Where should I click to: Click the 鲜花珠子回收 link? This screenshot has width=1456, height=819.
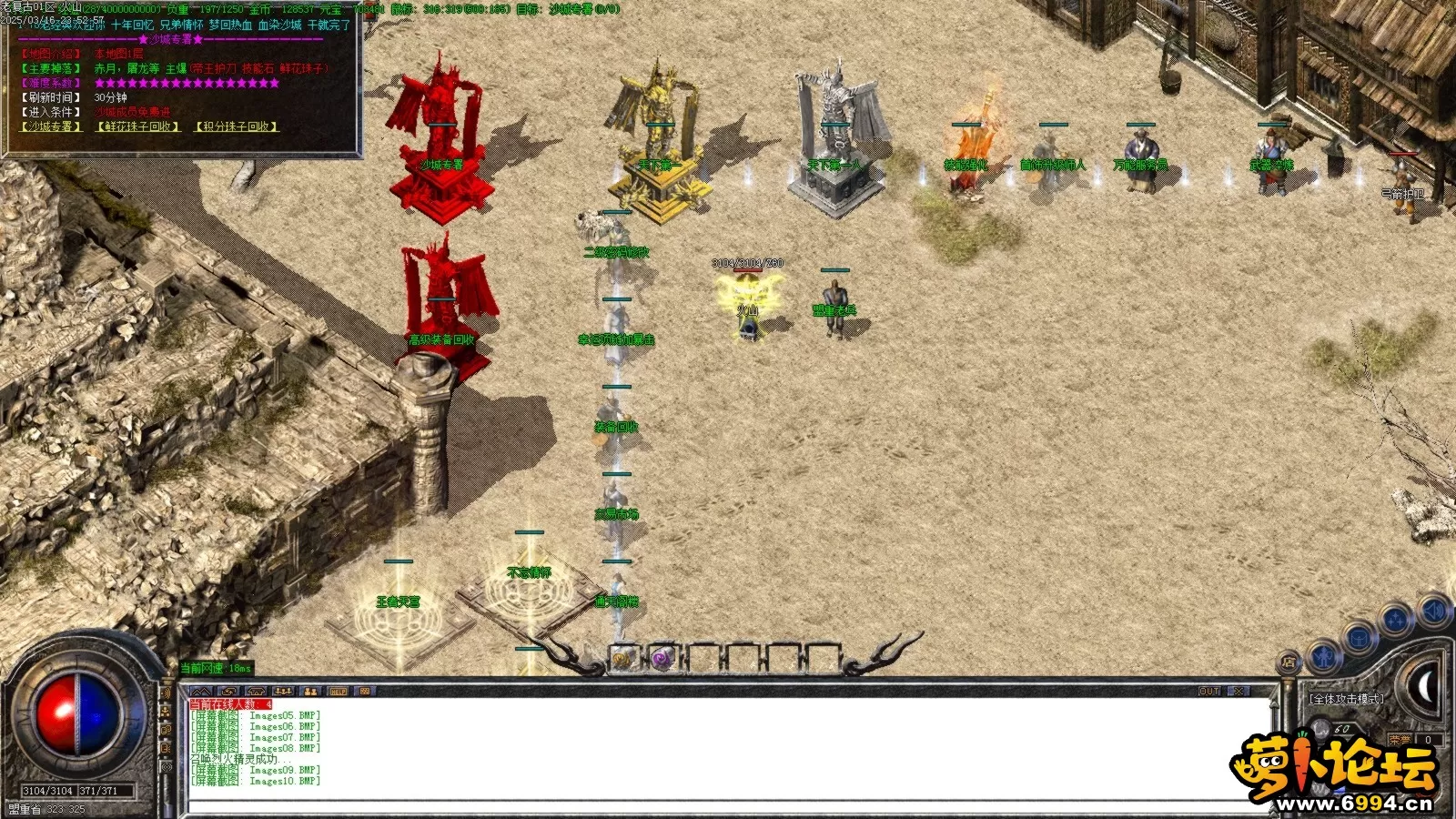138,126
